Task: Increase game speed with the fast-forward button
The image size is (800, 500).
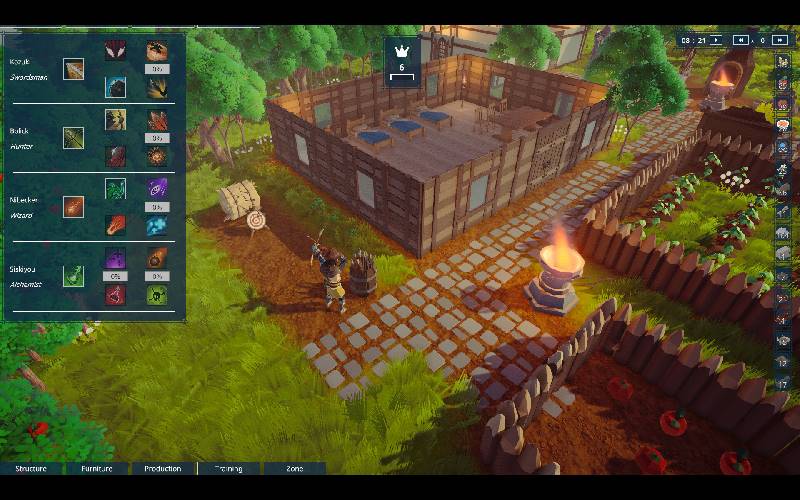Action: tap(780, 40)
